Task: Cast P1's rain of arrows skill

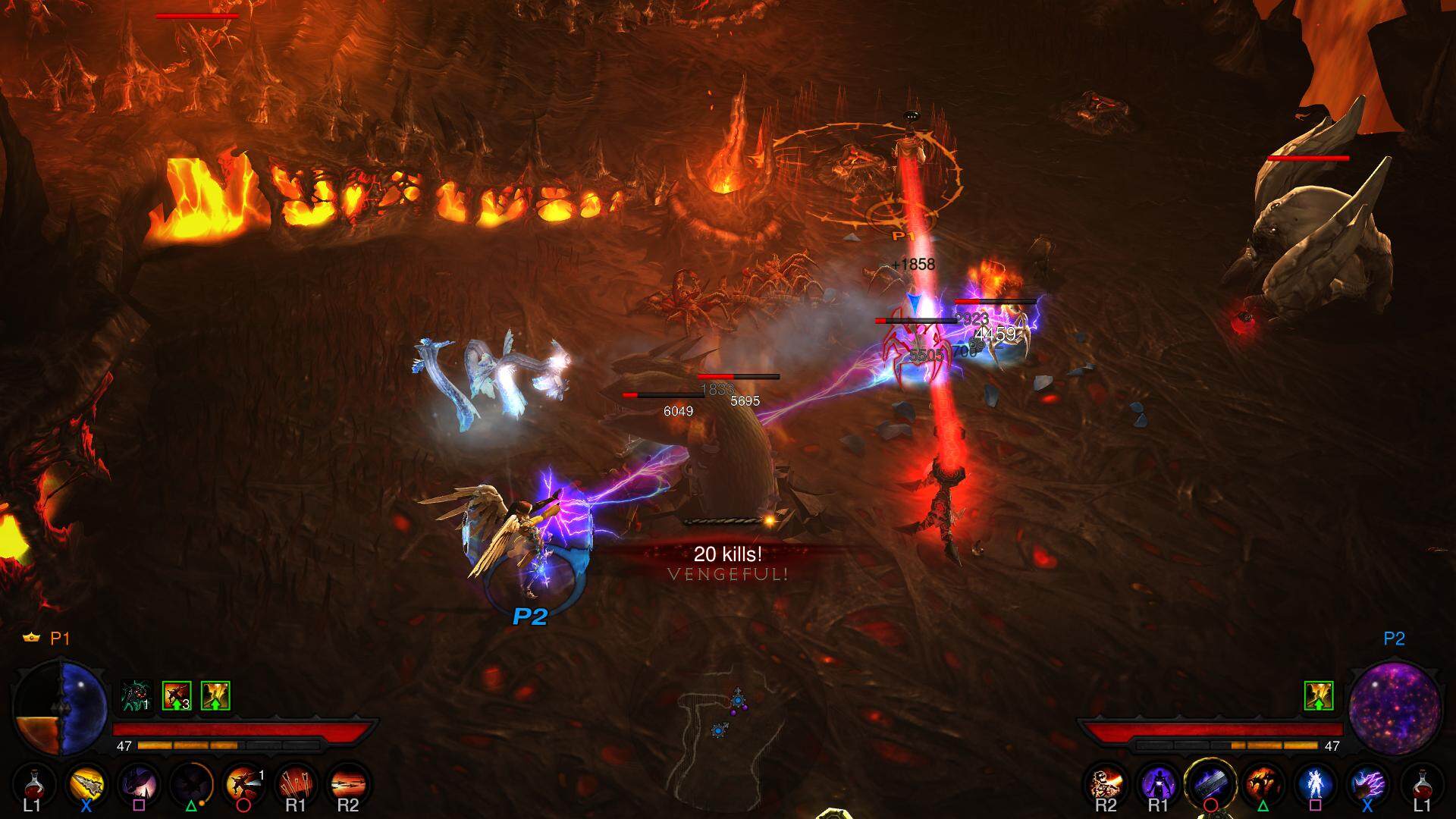Action: click(x=295, y=785)
